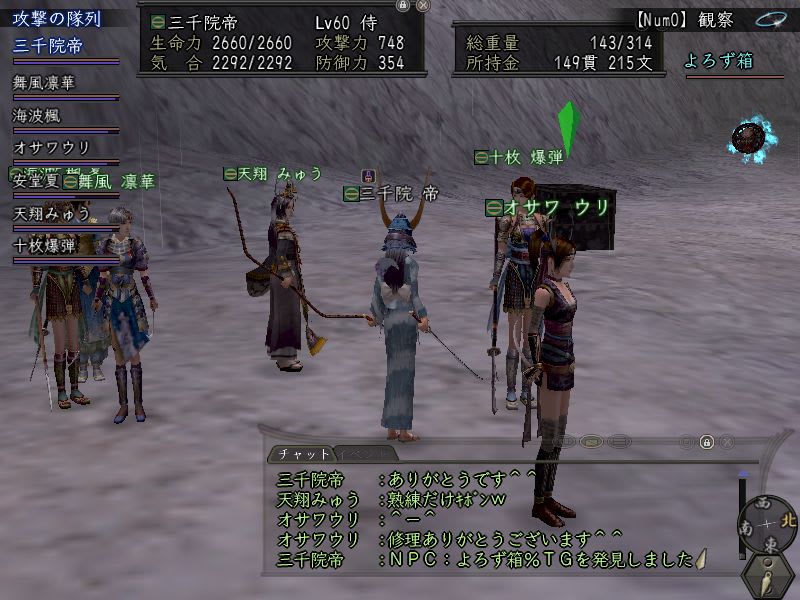The width and height of the screenshot is (800, 600).
Task: Select party member 舞風凛華 in the party list
Action: click(x=45, y=83)
